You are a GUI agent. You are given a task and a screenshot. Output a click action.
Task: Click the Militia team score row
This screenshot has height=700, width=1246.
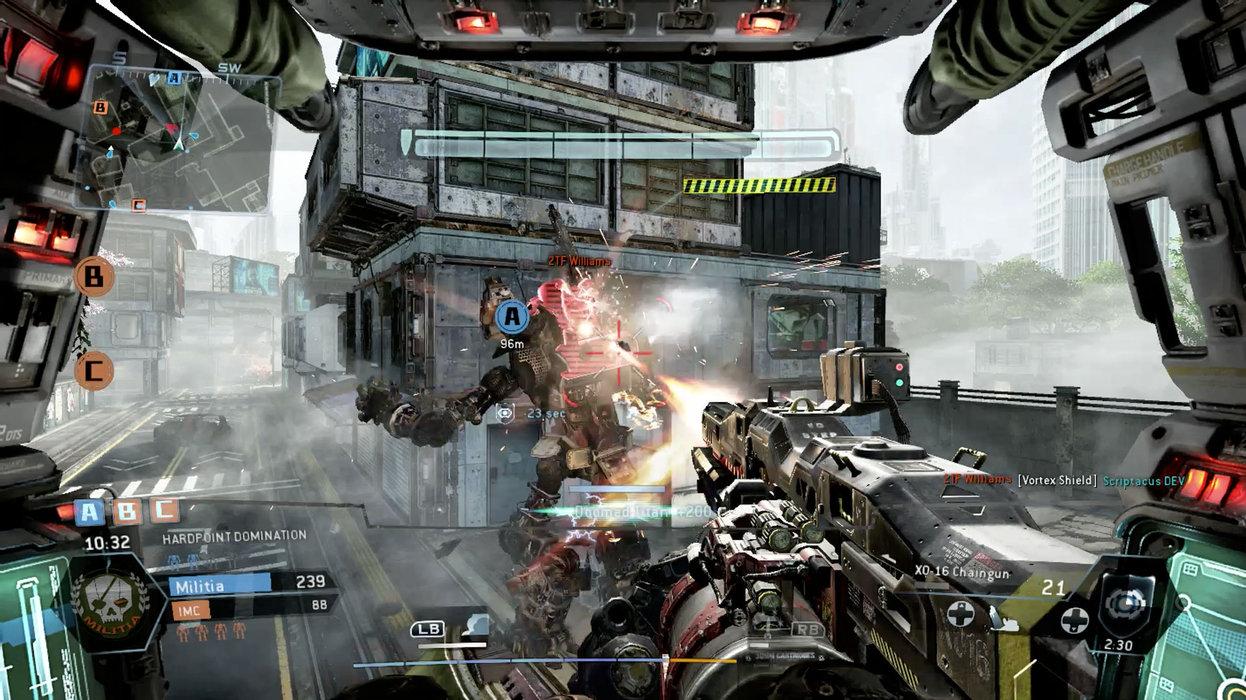pyautogui.click(x=251, y=584)
